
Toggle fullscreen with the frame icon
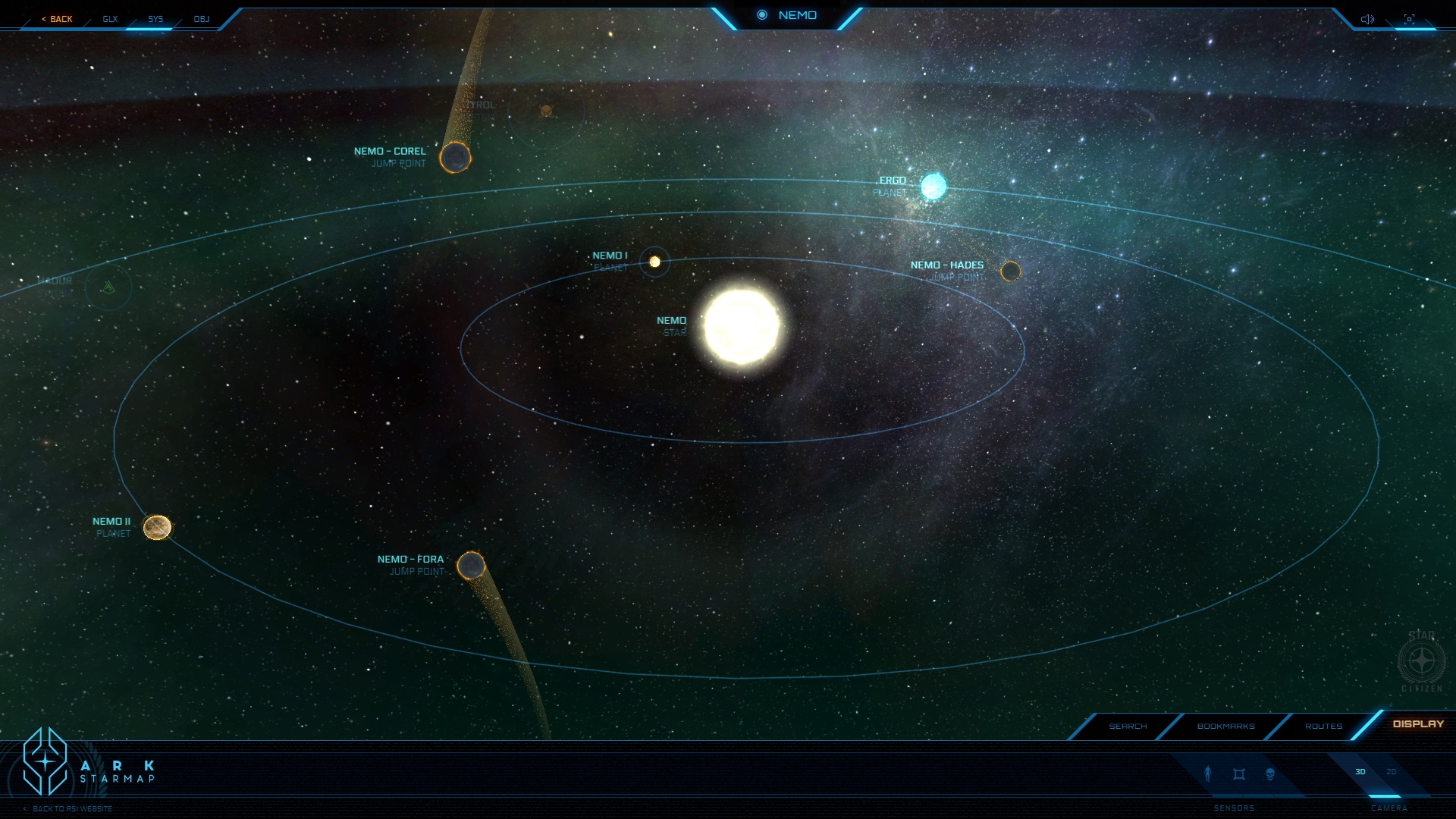pos(1409,19)
